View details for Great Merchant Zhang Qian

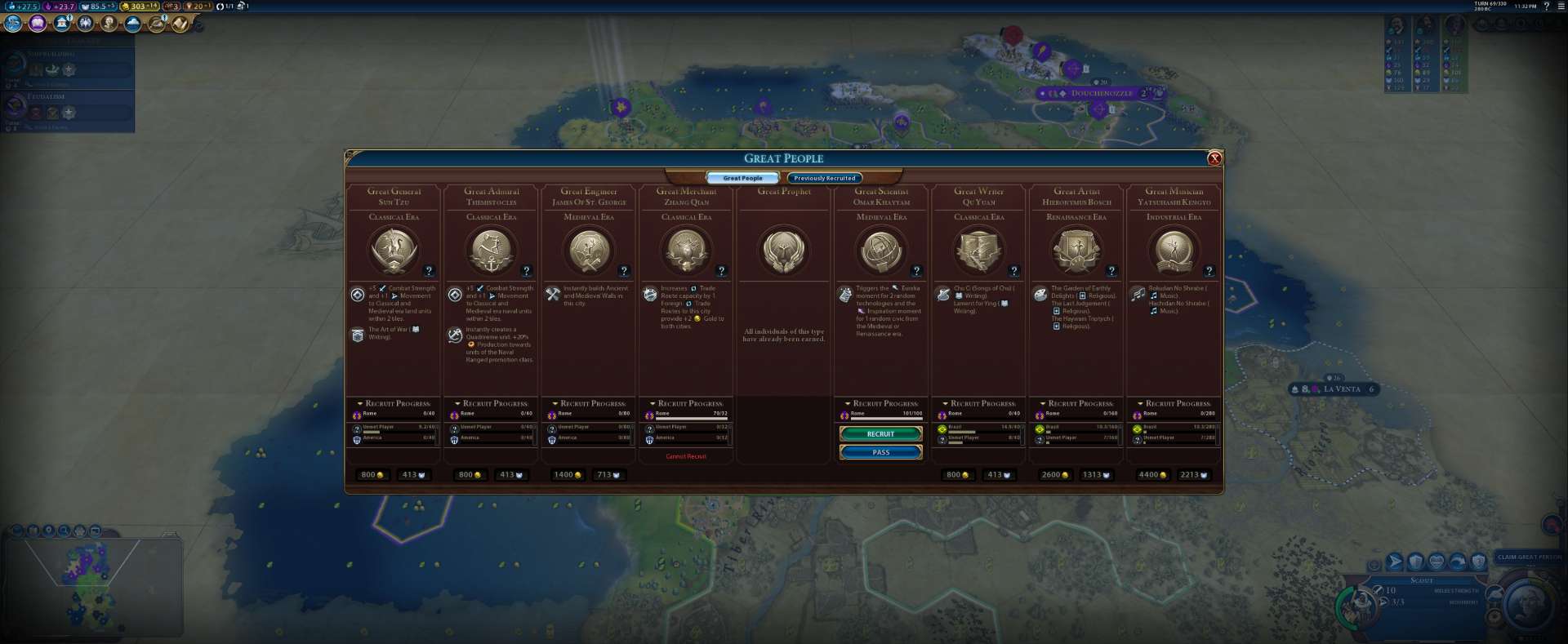721,271
